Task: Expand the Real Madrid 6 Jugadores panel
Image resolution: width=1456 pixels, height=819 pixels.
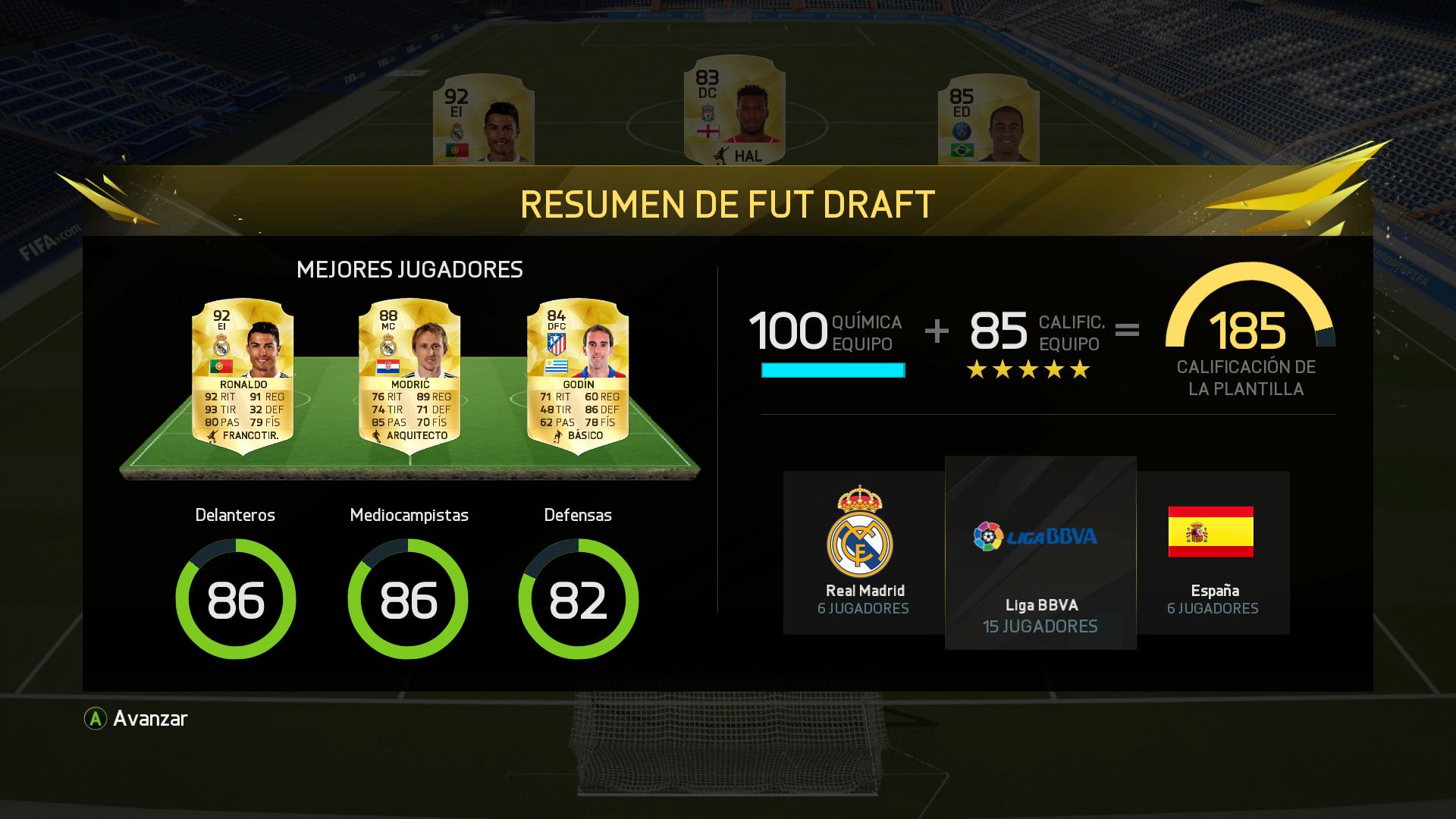Action: tap(861, 552)
